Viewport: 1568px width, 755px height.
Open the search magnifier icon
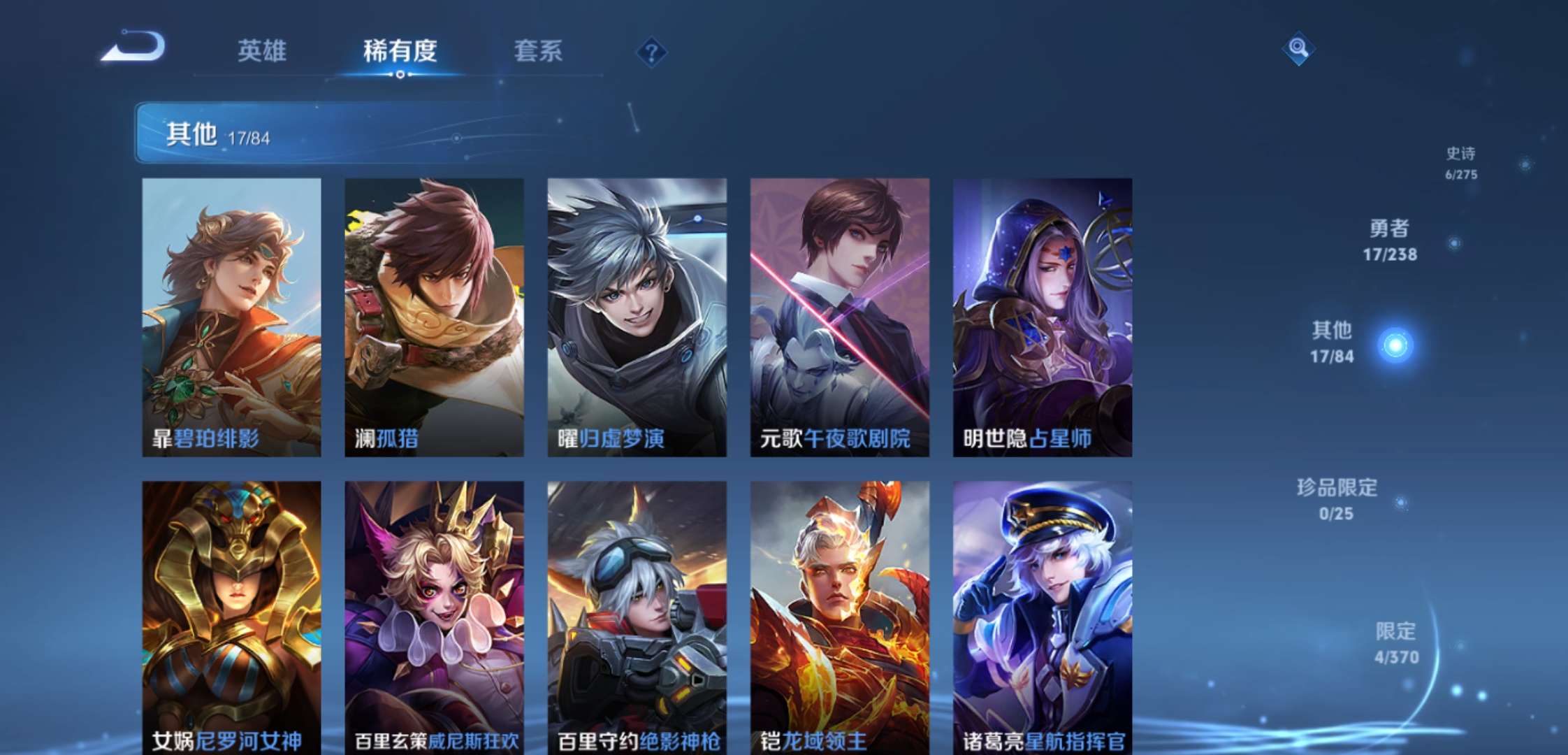[1299, 49]
